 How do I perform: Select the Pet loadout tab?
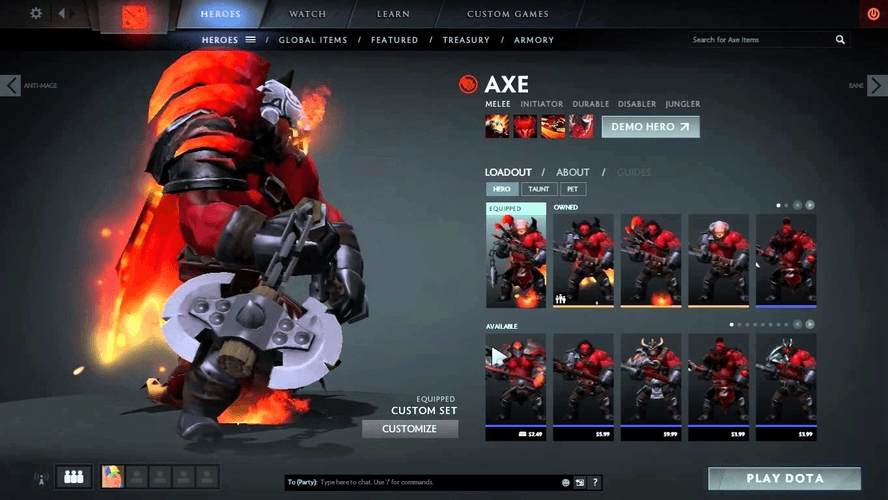[574, 189]
